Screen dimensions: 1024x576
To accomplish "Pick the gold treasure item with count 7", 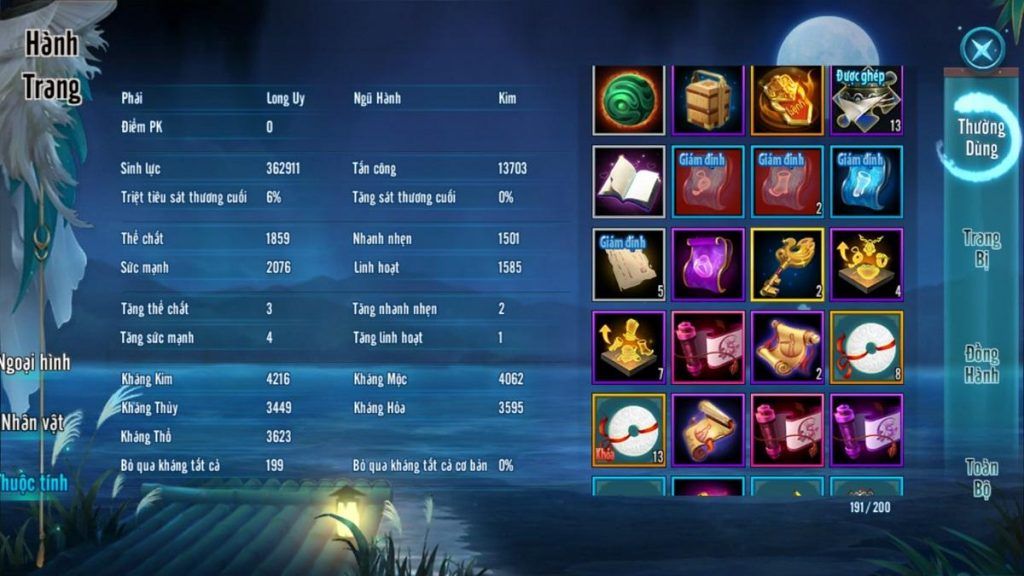I will point(629,347).
